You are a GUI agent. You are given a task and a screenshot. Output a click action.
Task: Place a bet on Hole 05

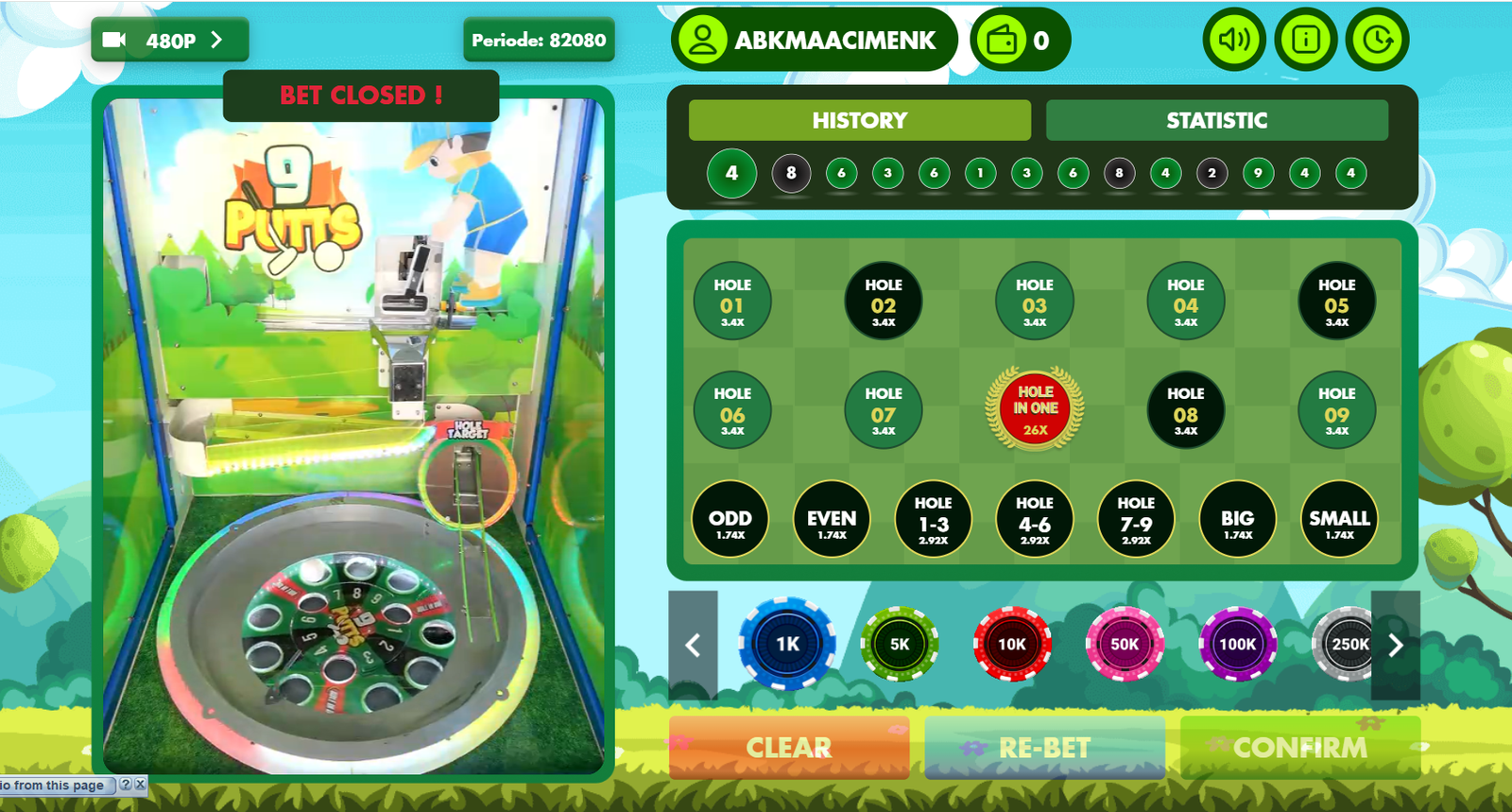[x=1336, y=302]
